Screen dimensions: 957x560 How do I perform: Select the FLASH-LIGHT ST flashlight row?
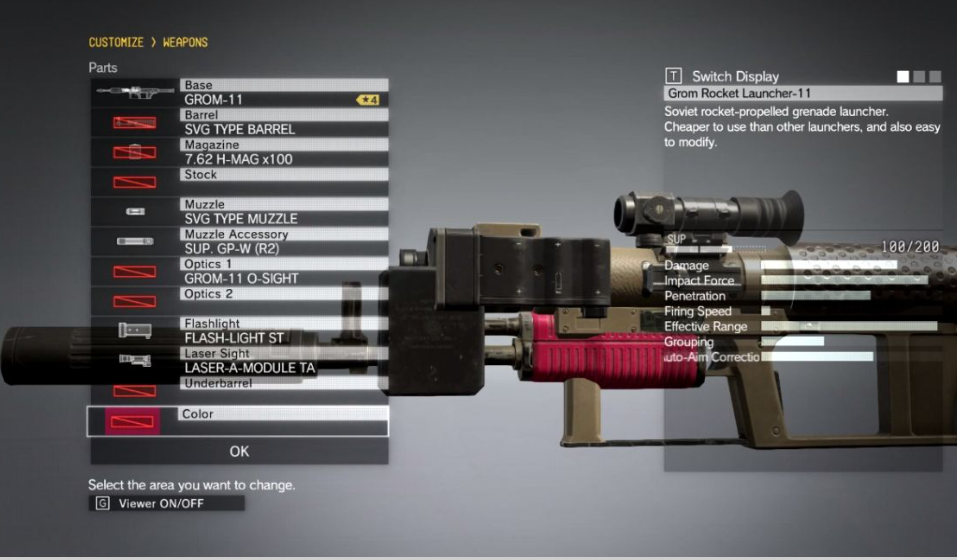(x=284, y=331)
